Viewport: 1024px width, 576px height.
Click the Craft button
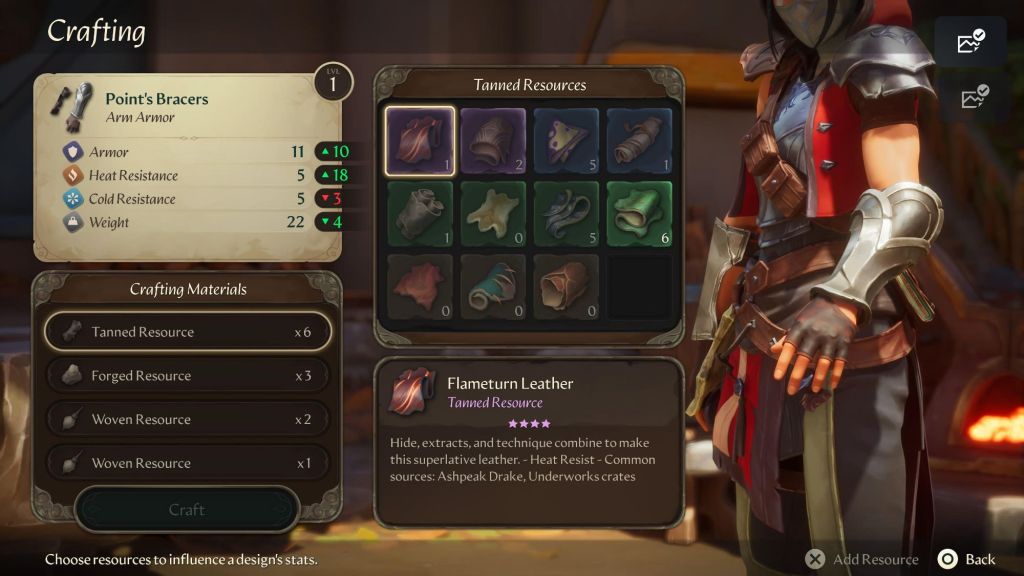(187, 510)
